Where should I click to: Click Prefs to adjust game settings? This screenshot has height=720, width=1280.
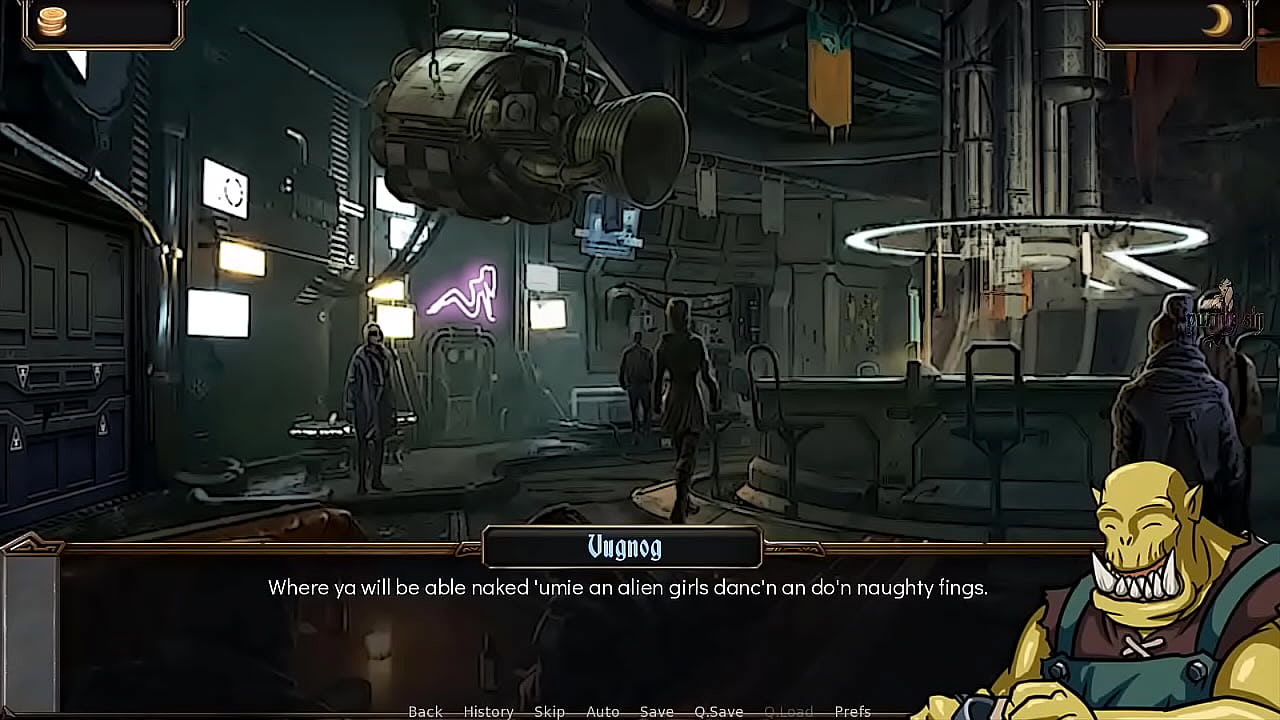point(853,711)
